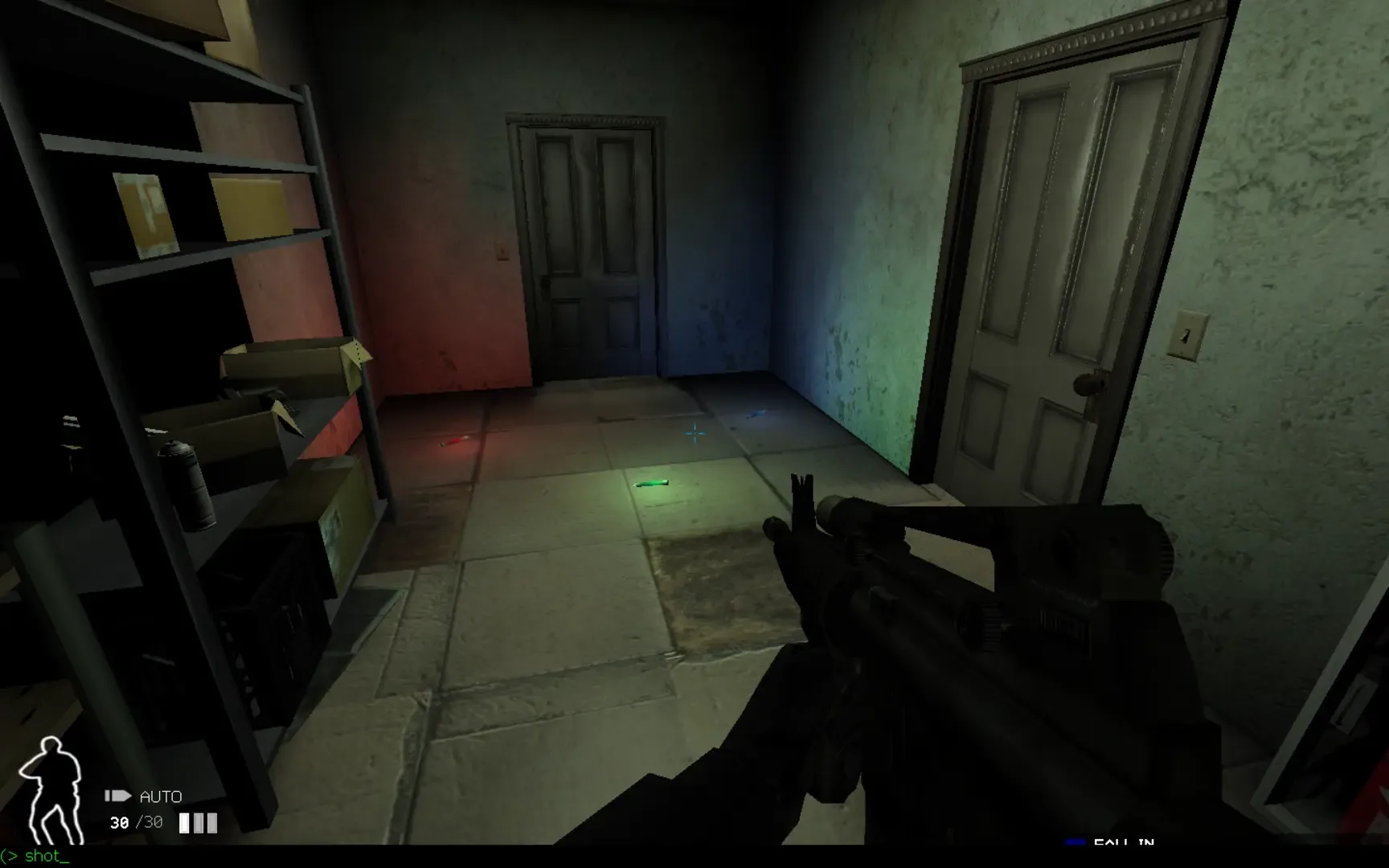Click the third magazine status bar icon
The image size is (1389, 868).
coord(213,822)
